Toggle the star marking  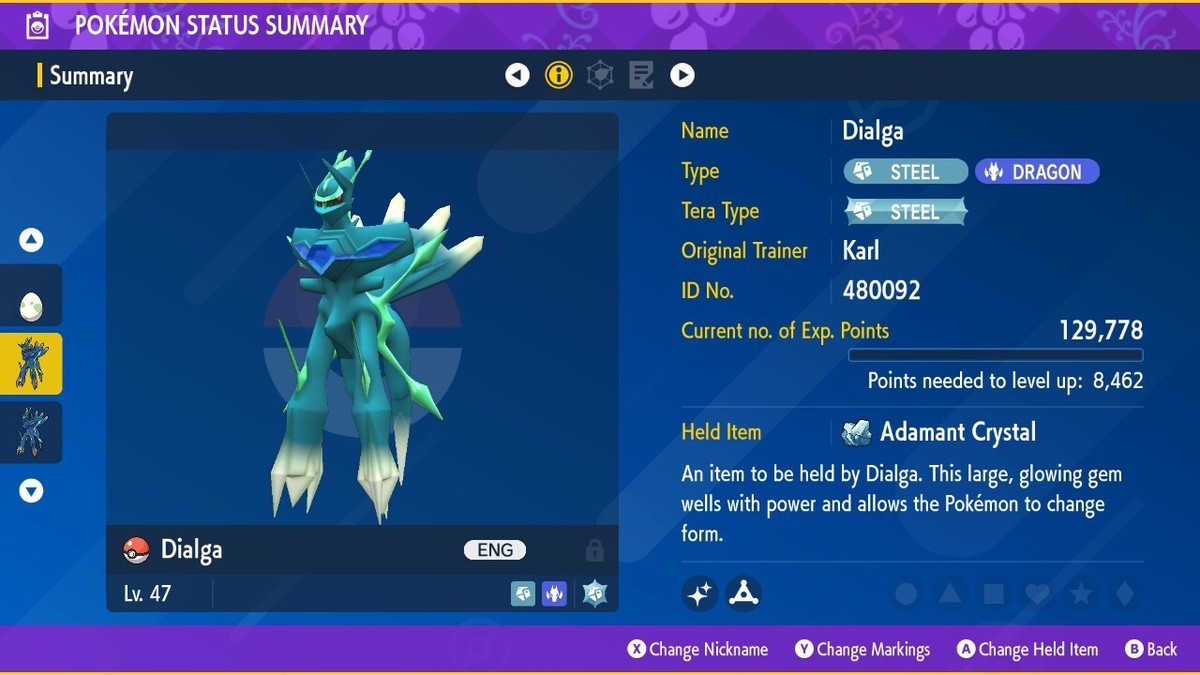(x=1081, y=595)
